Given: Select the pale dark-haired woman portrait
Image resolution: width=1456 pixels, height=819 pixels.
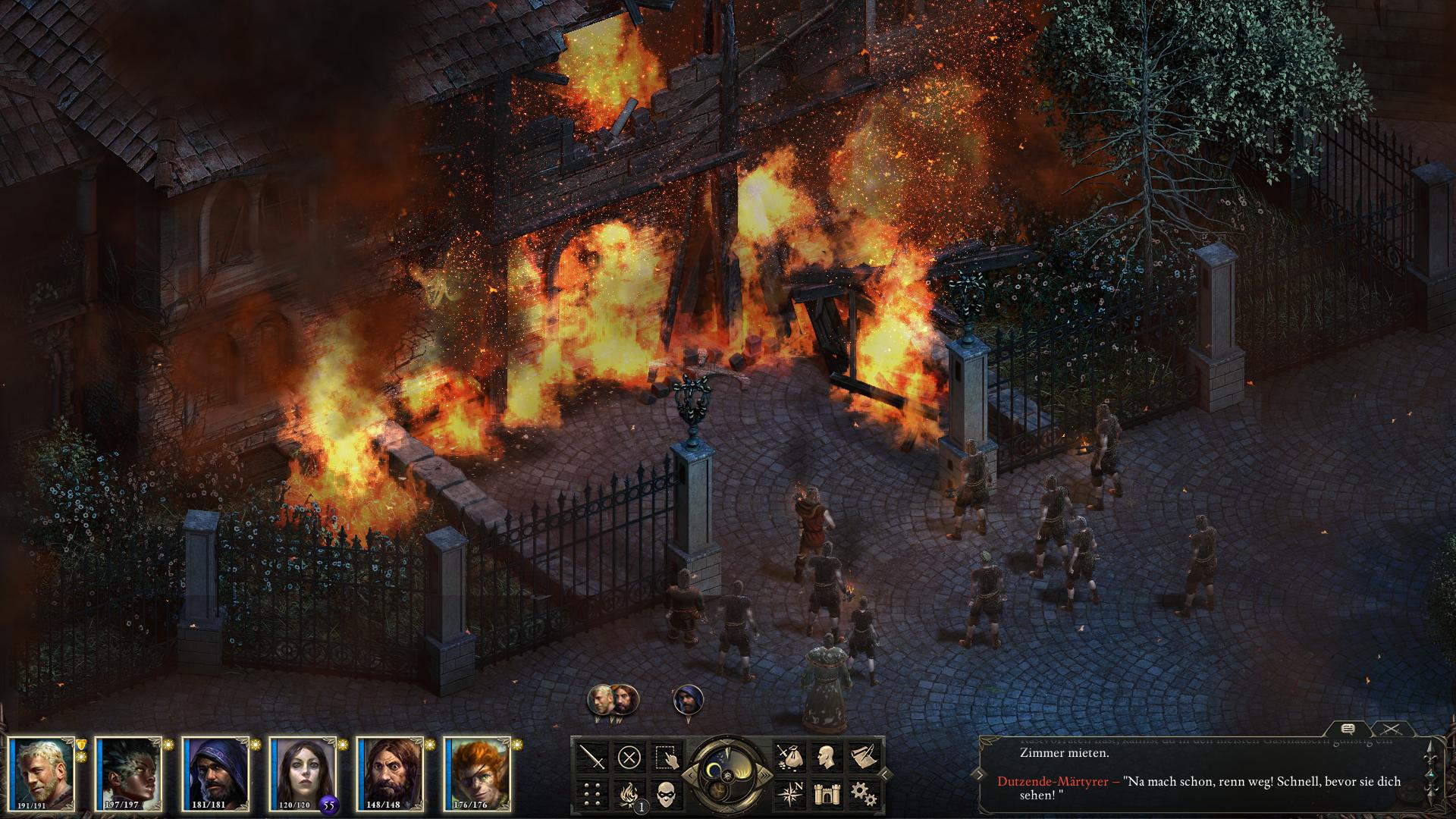Looking at the screenshot, I should pyautogui.click(x=303, y=771).
